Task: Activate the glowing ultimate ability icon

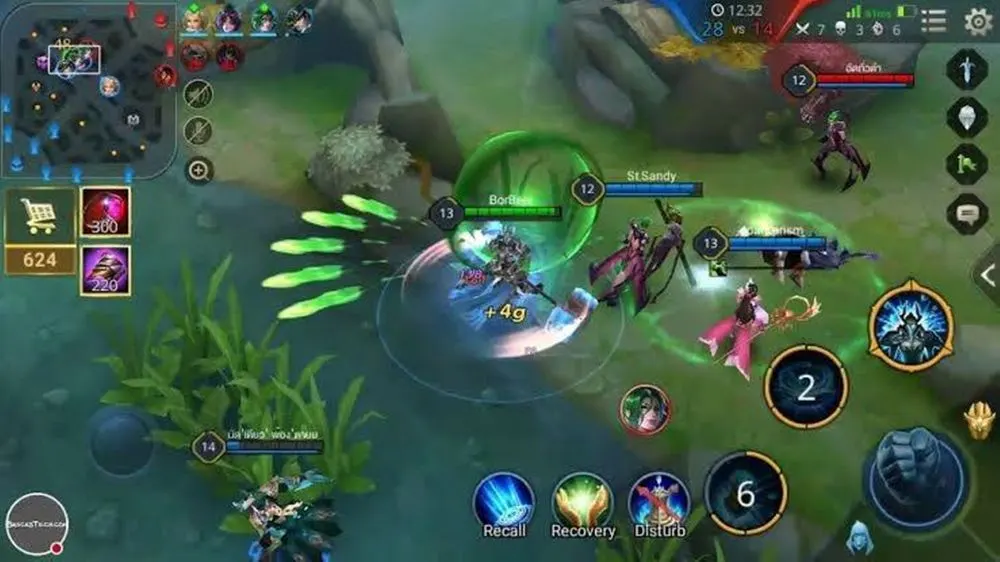Action: 910,326
